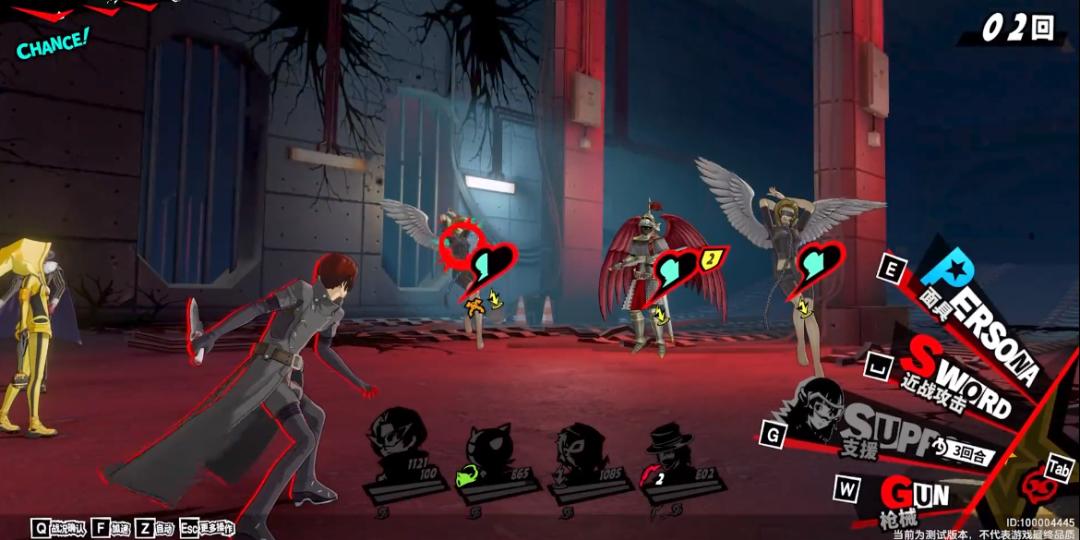The image size is (1080, 540).
Task: Toggle the 自动 auto-battle option
Action: coord(156,526)
